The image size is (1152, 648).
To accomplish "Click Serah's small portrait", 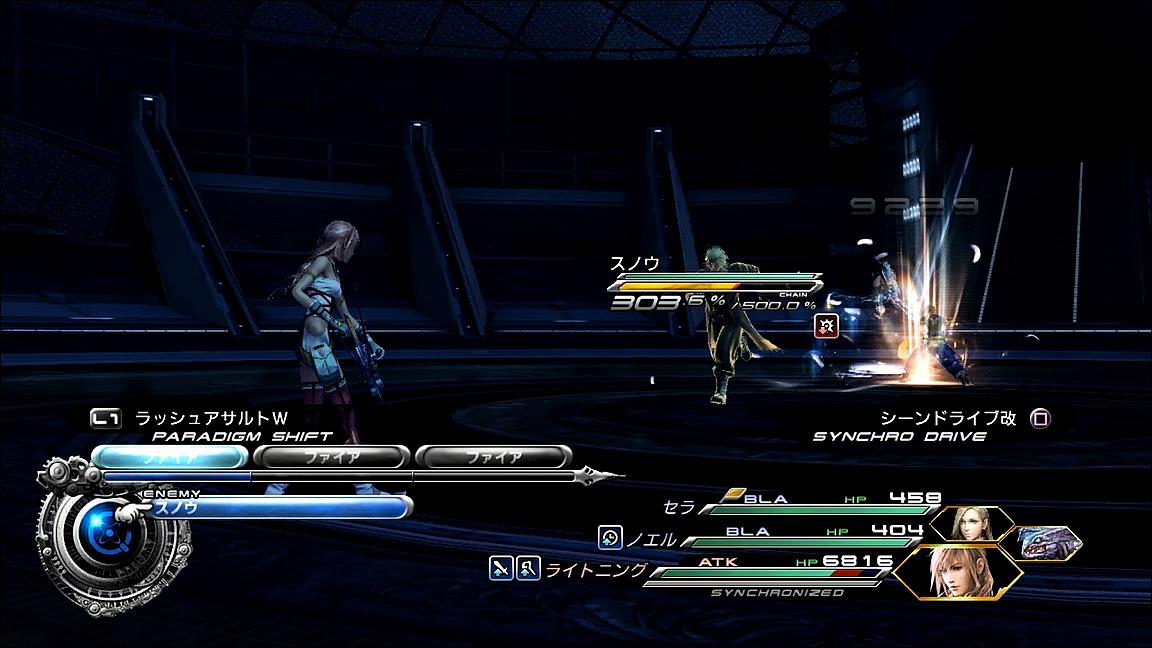I will tap(971, 524).
